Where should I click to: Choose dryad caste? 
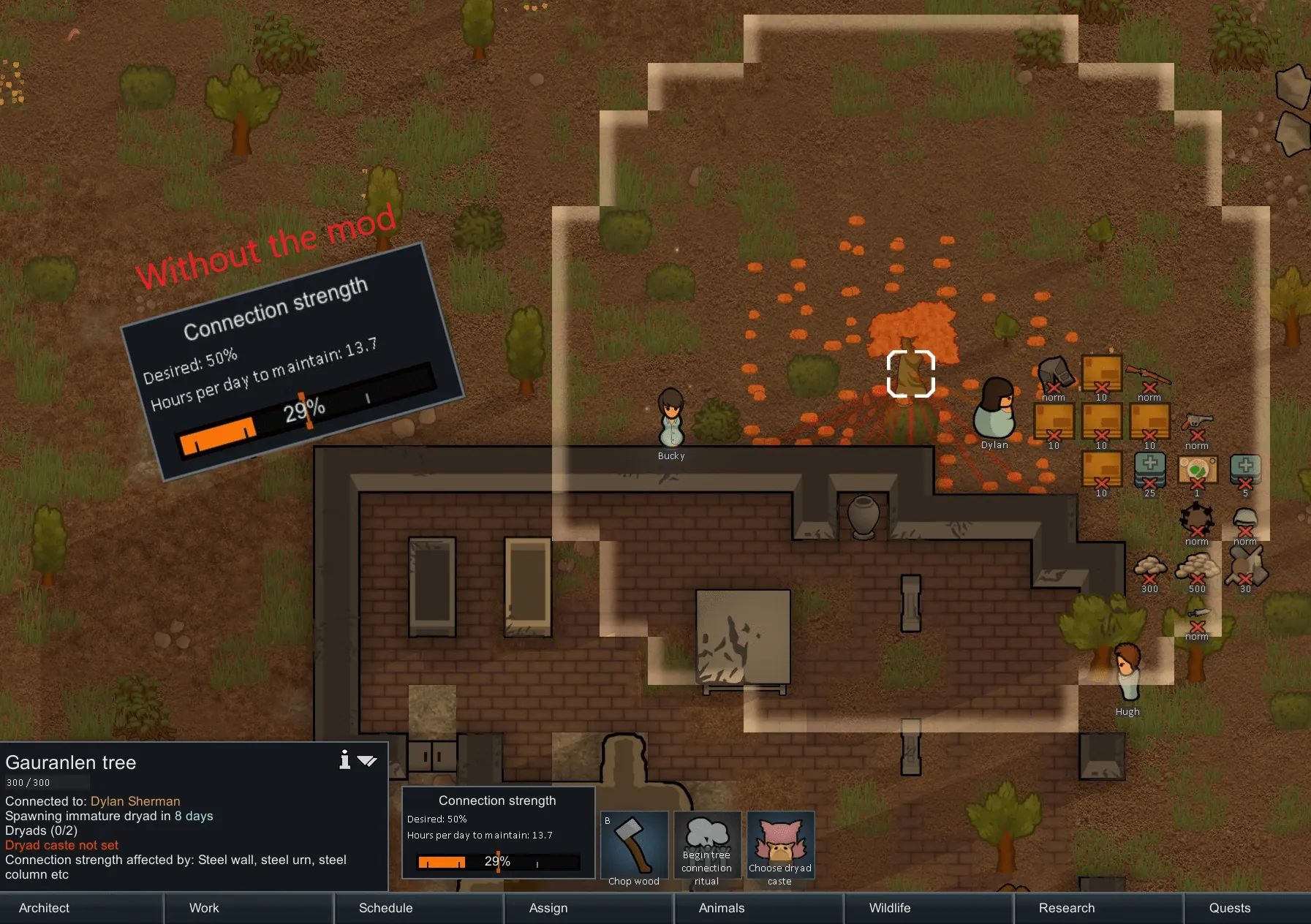(780, 848)
